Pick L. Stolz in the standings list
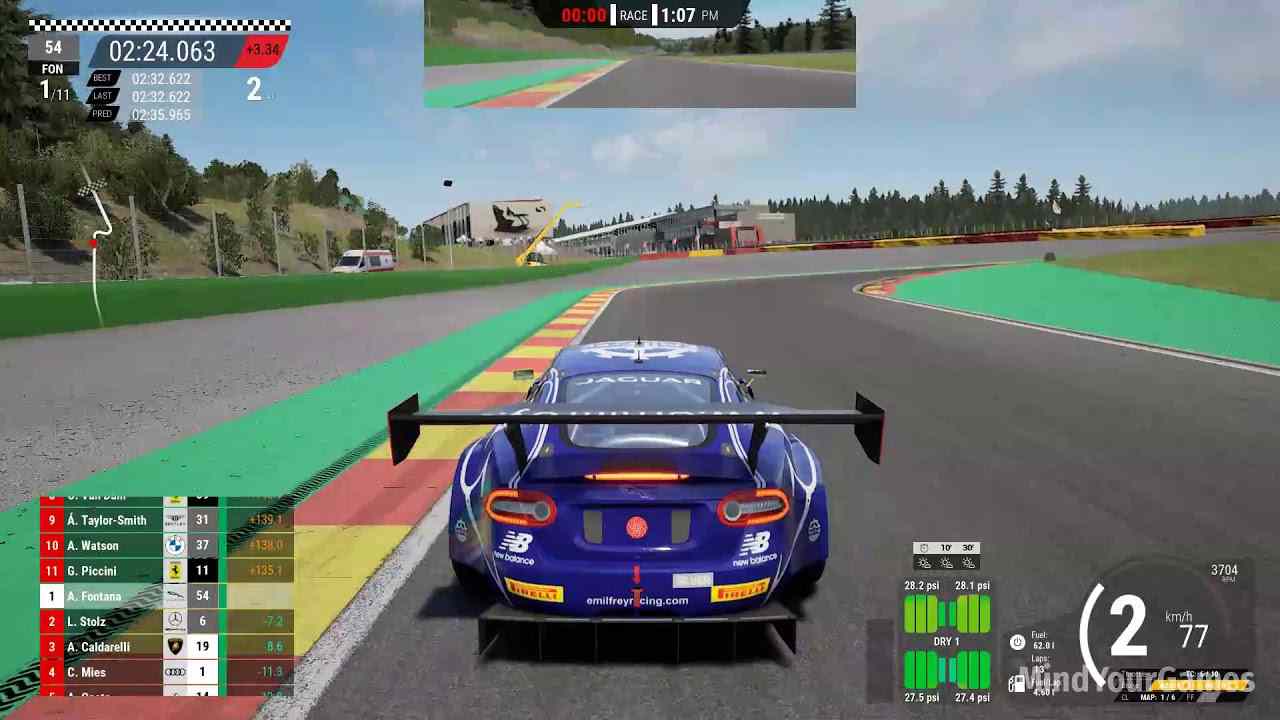Viewport: 1280px width, 720px height. pyautogui.click(x=165, y=622)
